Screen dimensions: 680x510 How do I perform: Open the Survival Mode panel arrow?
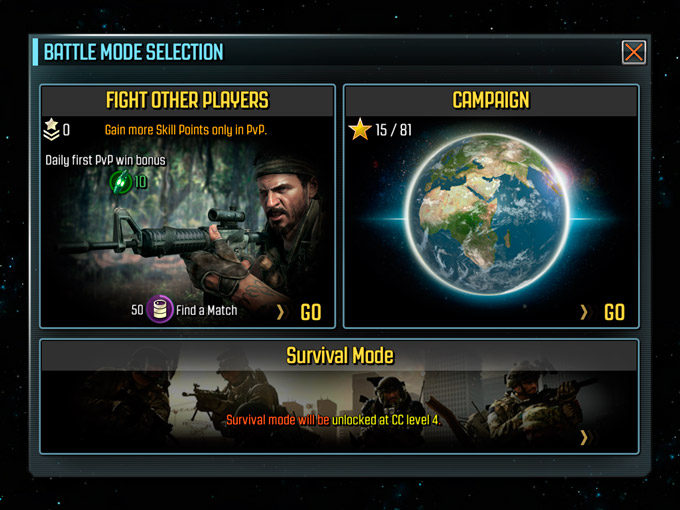(584, 436)
